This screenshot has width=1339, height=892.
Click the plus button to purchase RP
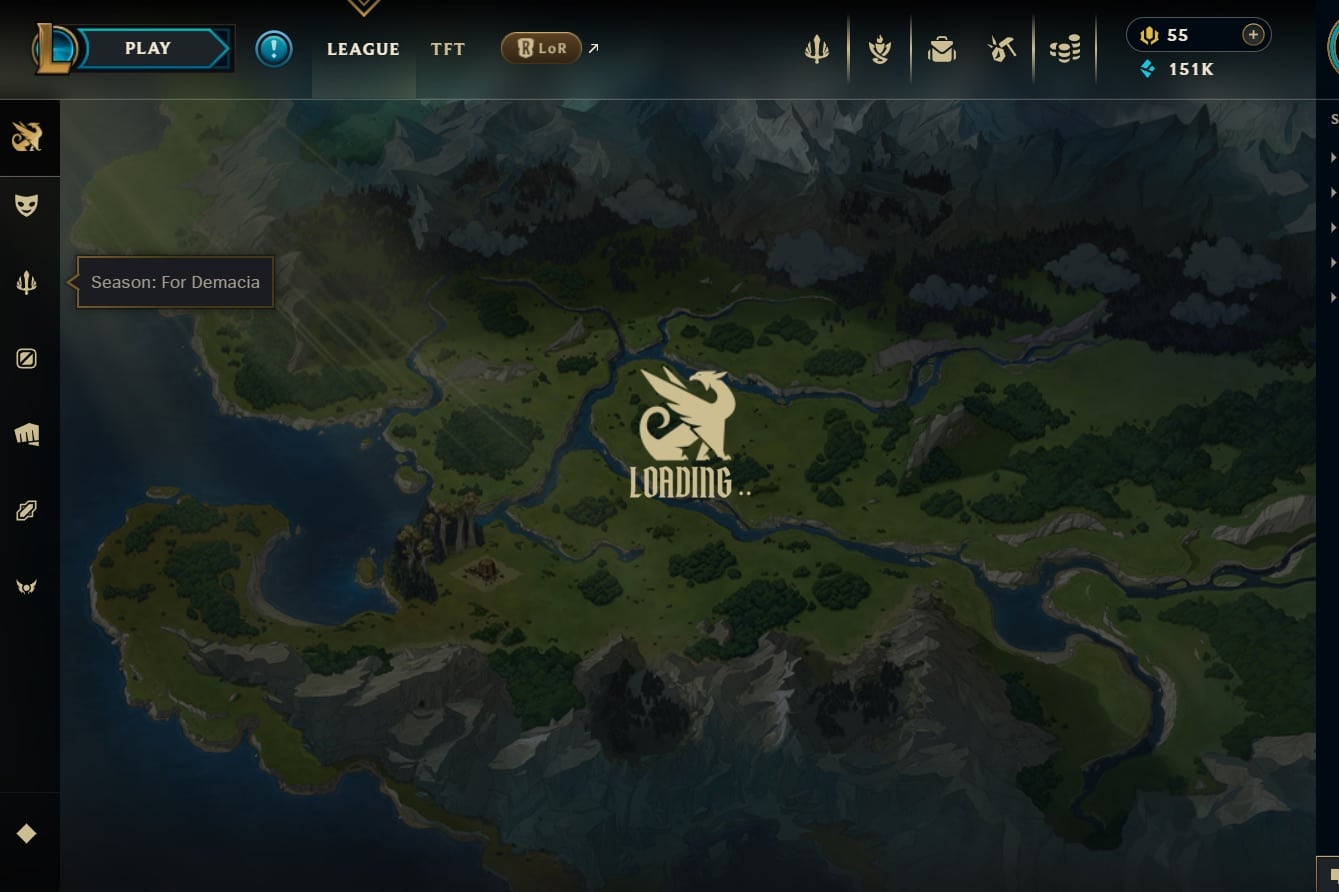1253,33
